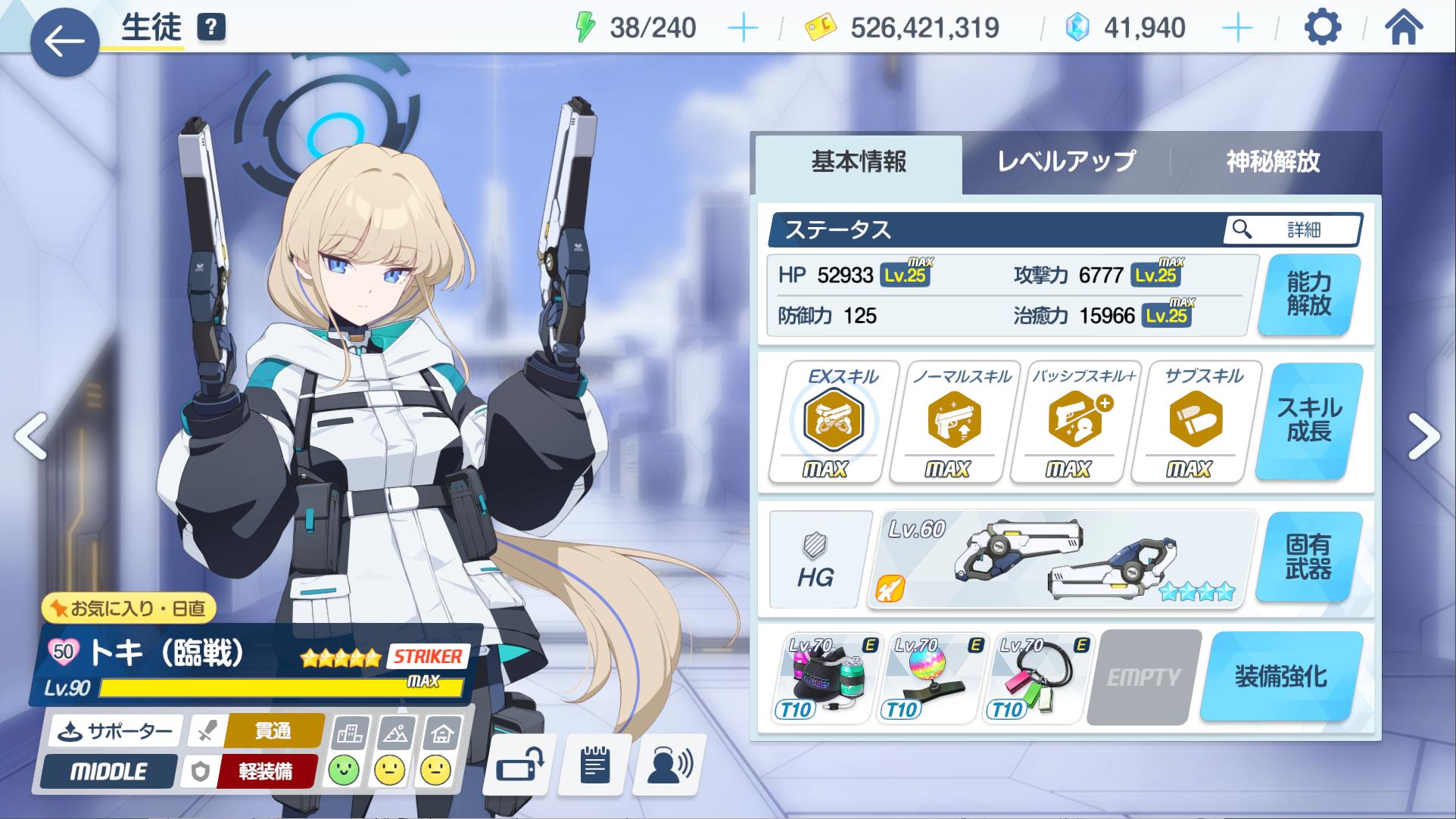1456x819 pixels.
Task: Select the ノーマルスキル icon
Action: (954, 421)
